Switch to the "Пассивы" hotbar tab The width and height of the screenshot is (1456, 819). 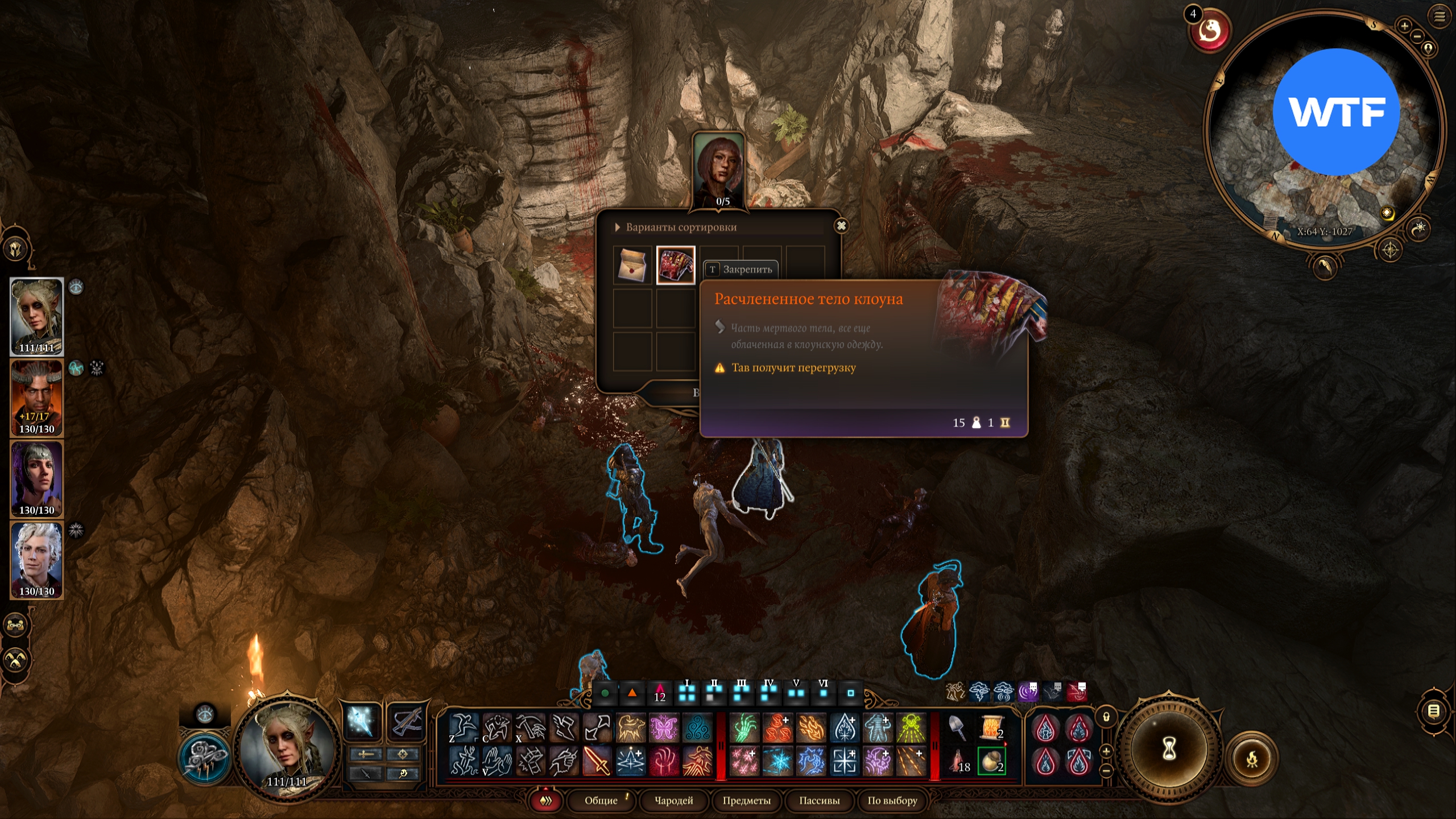819,800
